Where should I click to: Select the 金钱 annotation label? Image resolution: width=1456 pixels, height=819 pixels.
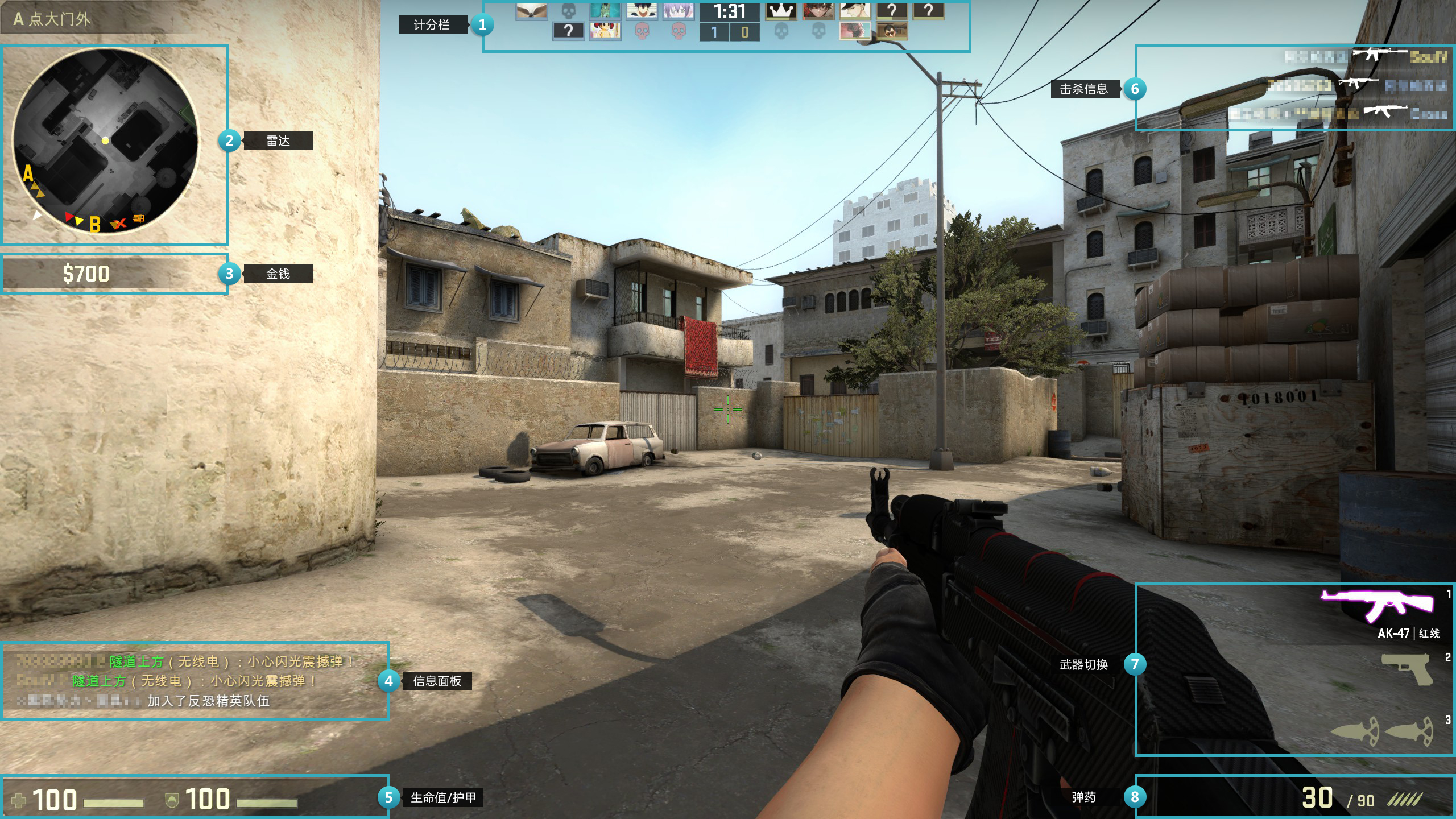[x=278, y=274]
